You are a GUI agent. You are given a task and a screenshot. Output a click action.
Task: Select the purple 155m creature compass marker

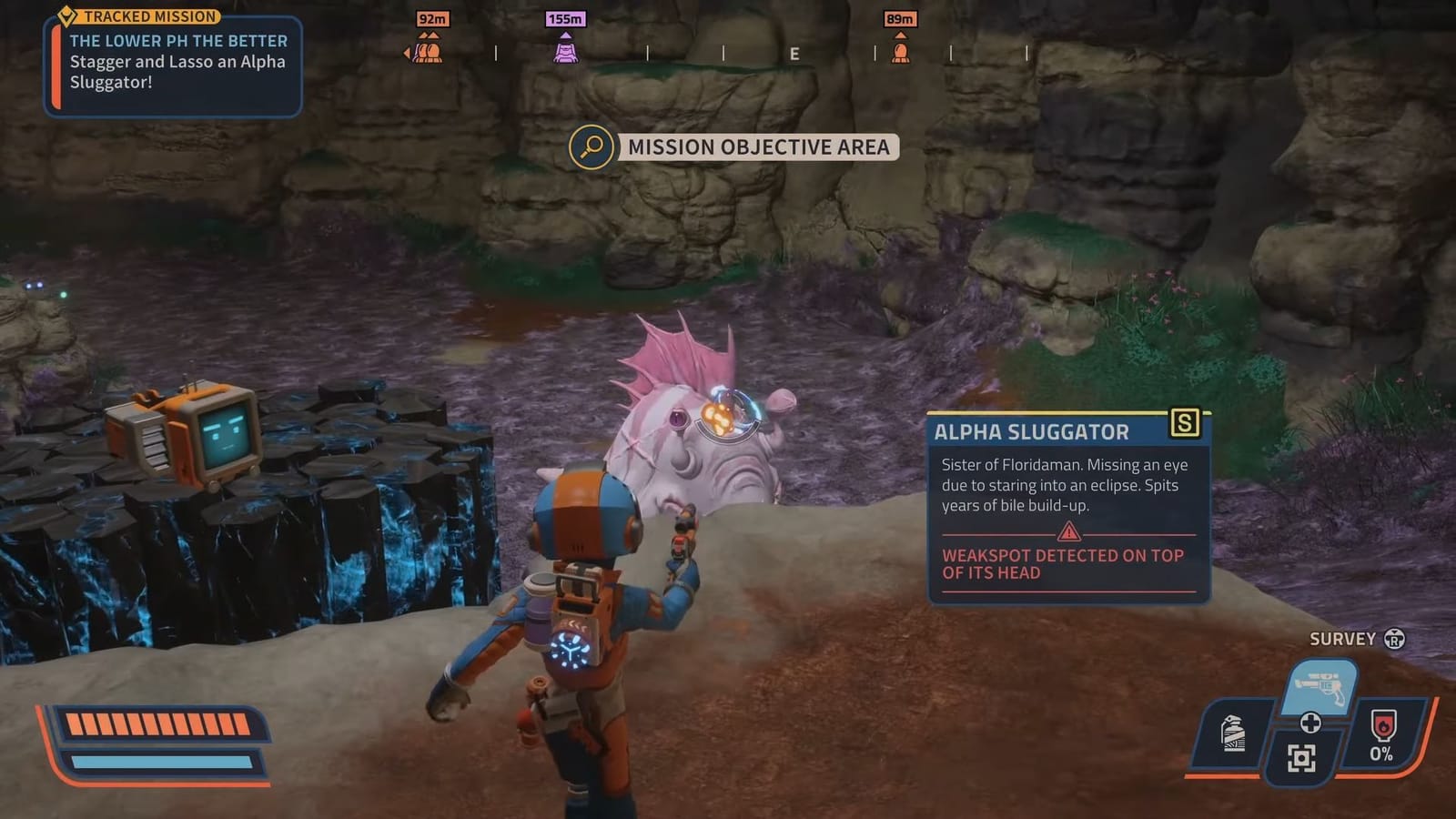click(x=566, y=50)
